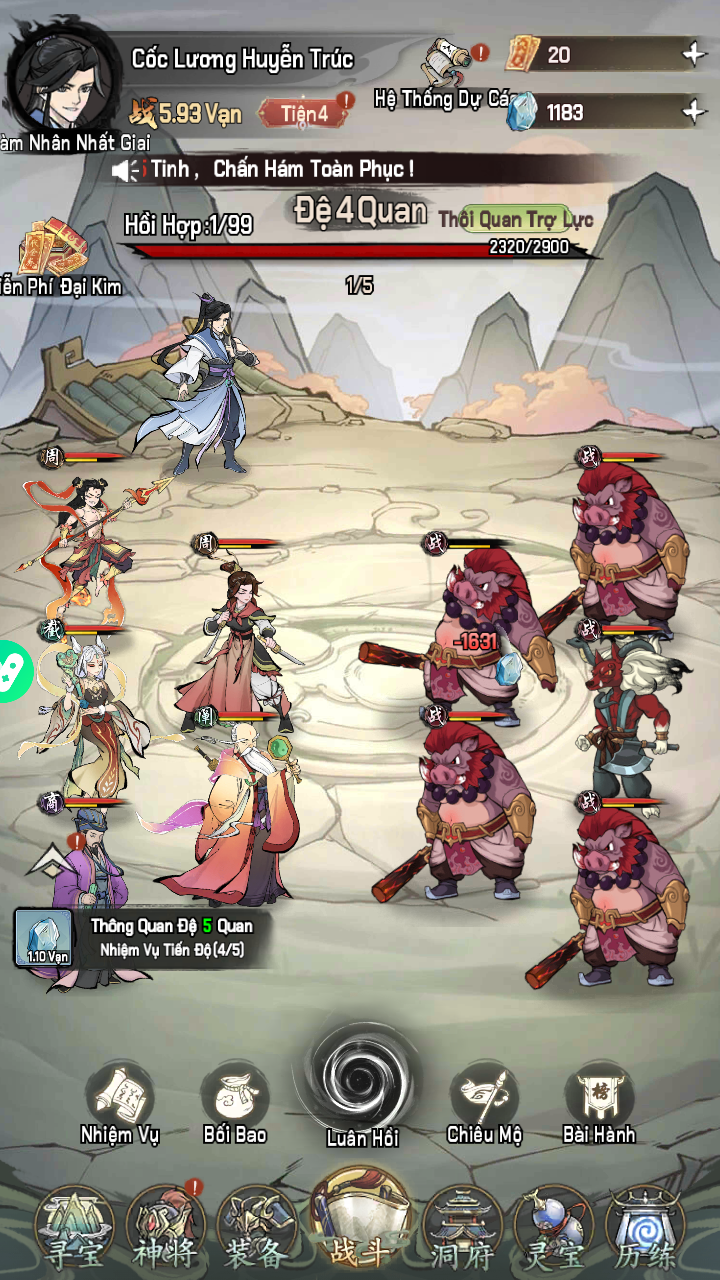The width and height of the screenshot is (720, 1280).
Task: Open the Miễn Phí Đại Kim gift
Action: coord(54,252)
